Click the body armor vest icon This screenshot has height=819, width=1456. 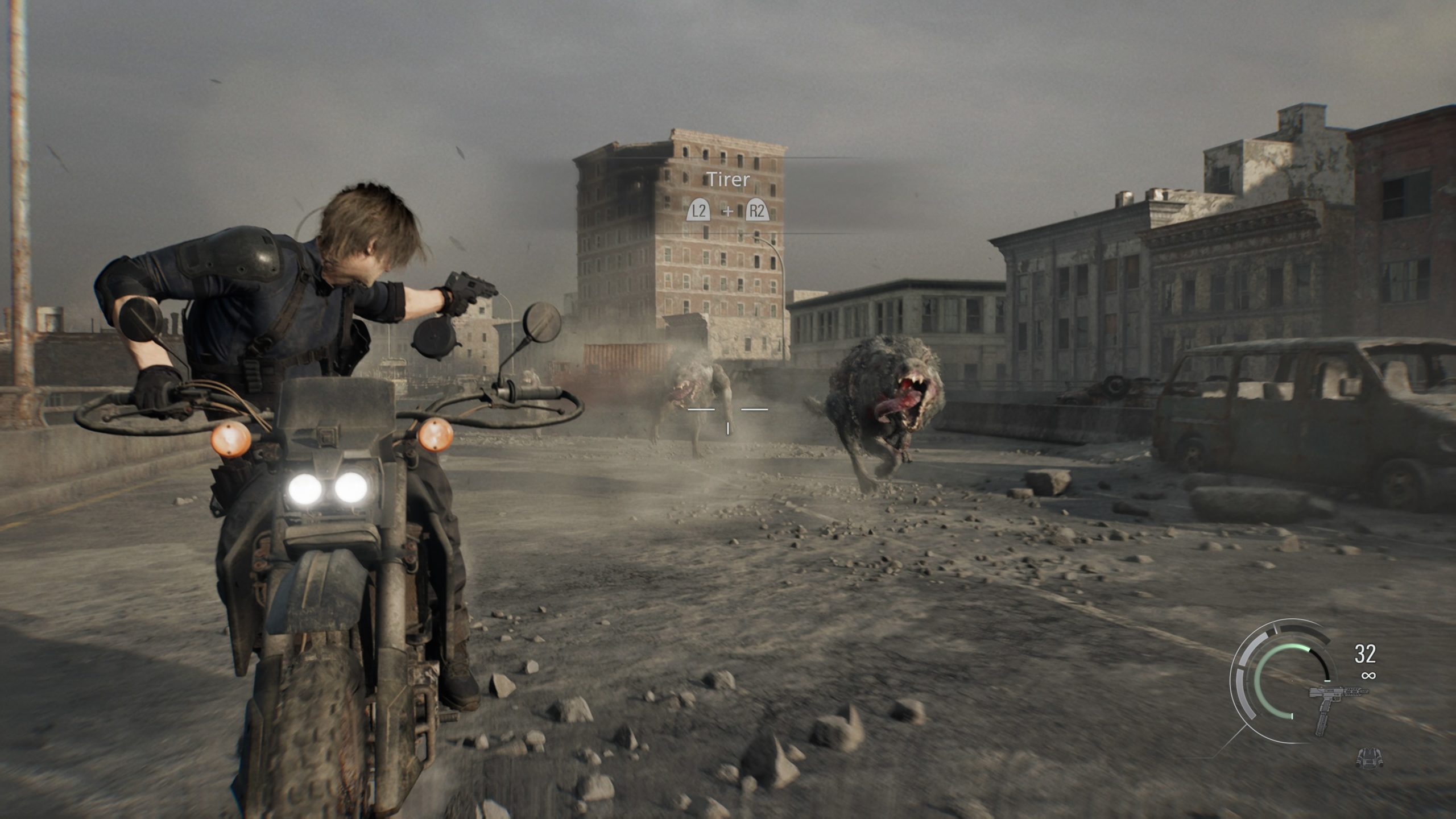point(1369,757)
